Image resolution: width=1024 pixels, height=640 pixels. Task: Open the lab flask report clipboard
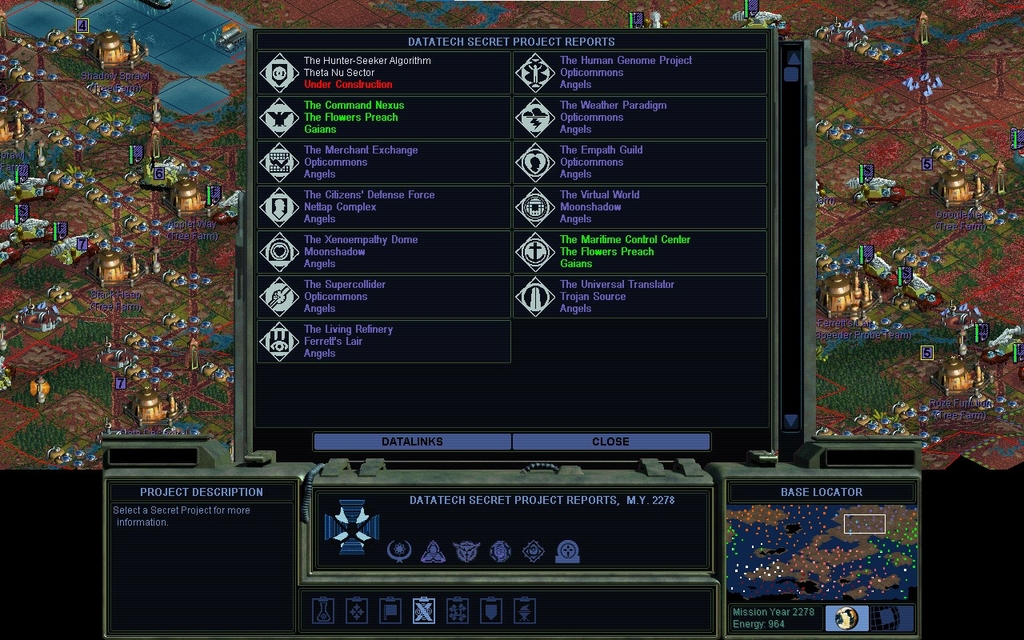pyautogui.click(x=322, y=610)
